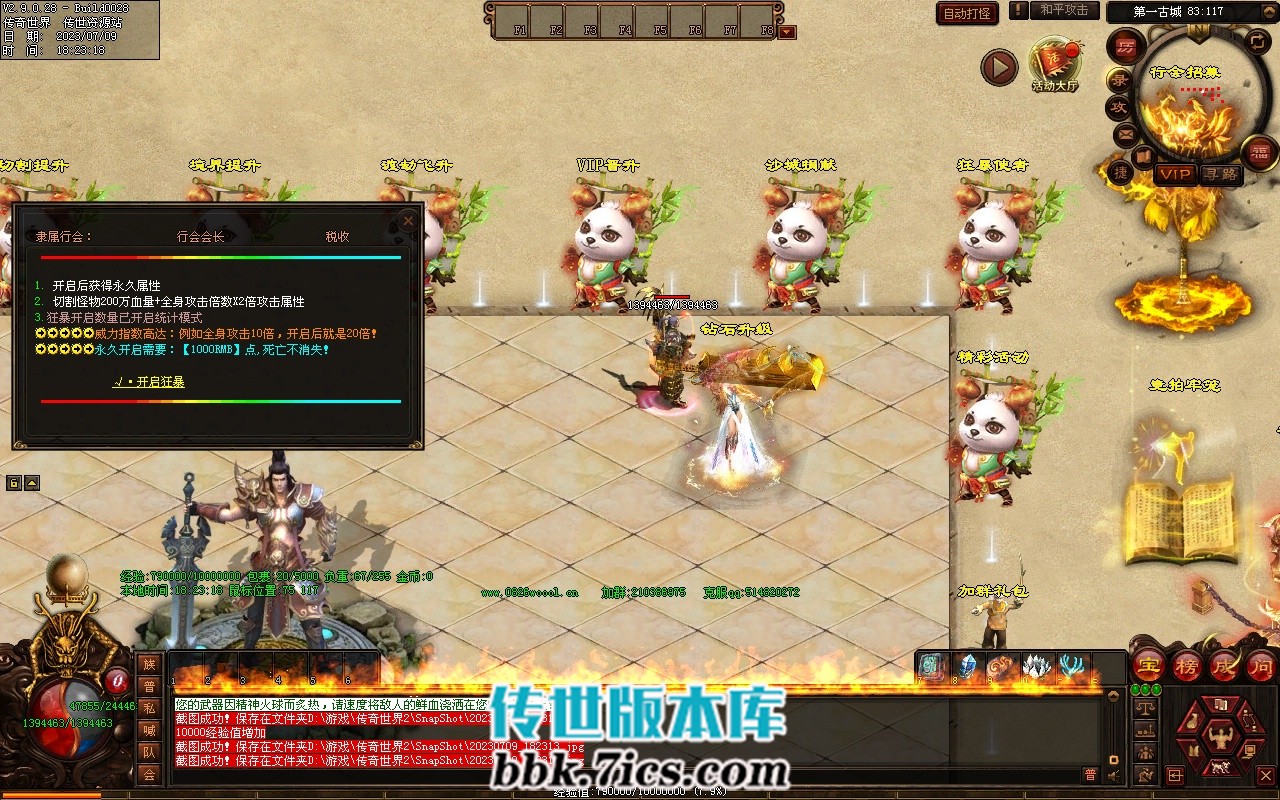This screenshot has height=800, width=1280.
Task: Open the 榜 ranking button
Action: click(1186, 665)
